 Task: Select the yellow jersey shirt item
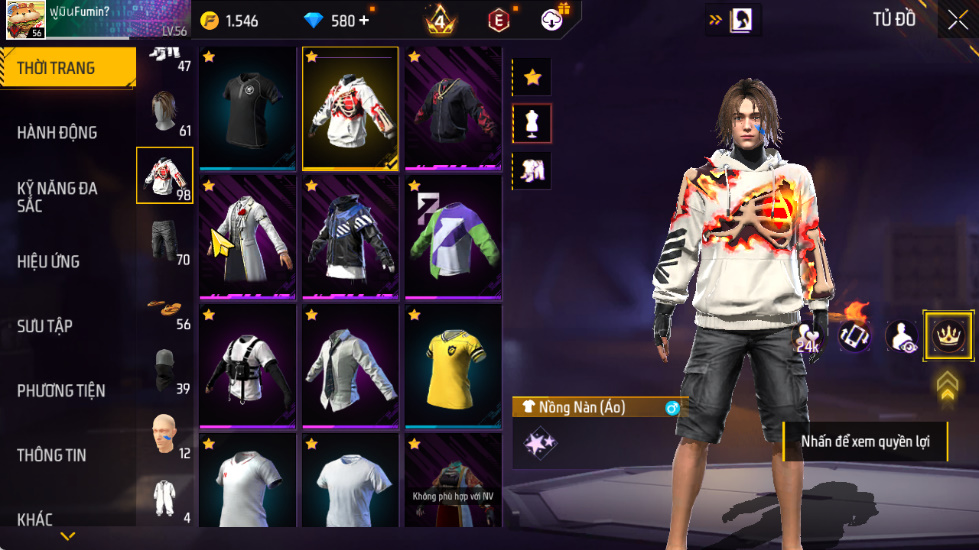[x=453, y=366]
